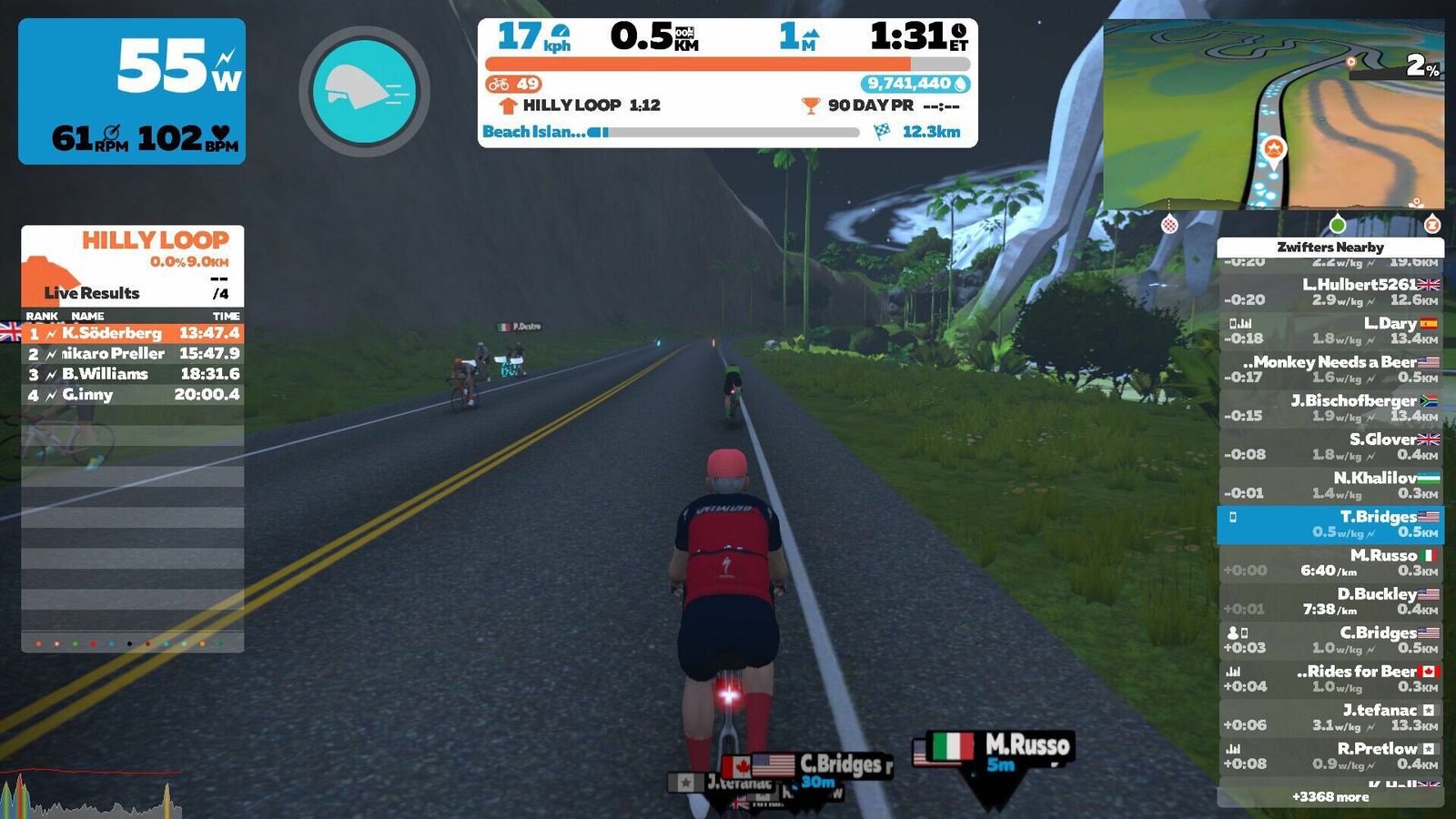The width and height of the screenshot is (1456, 819).
Task: Select J.Bischofberger in the riders list
Action: tap(1330, 408)
